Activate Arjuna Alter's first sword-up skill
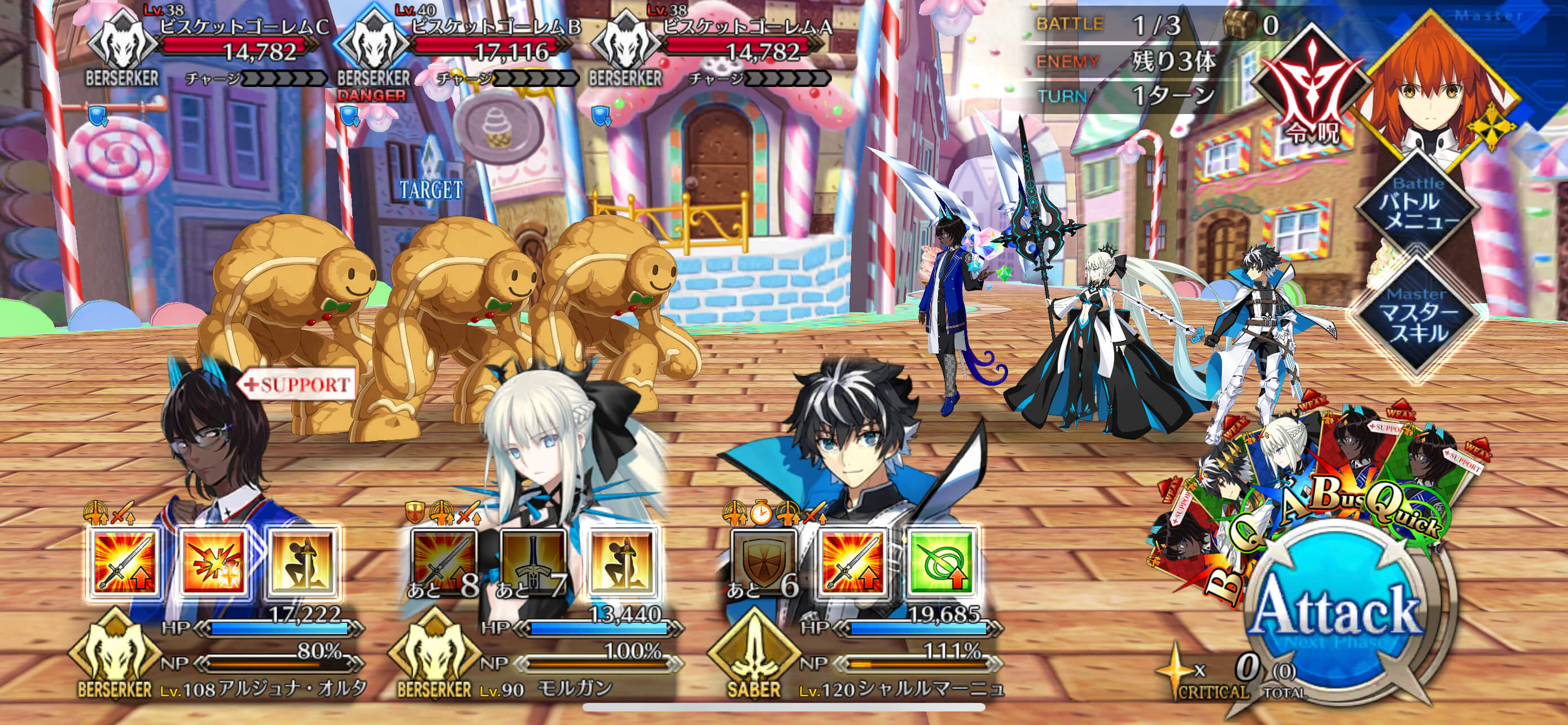 (125, 562)
